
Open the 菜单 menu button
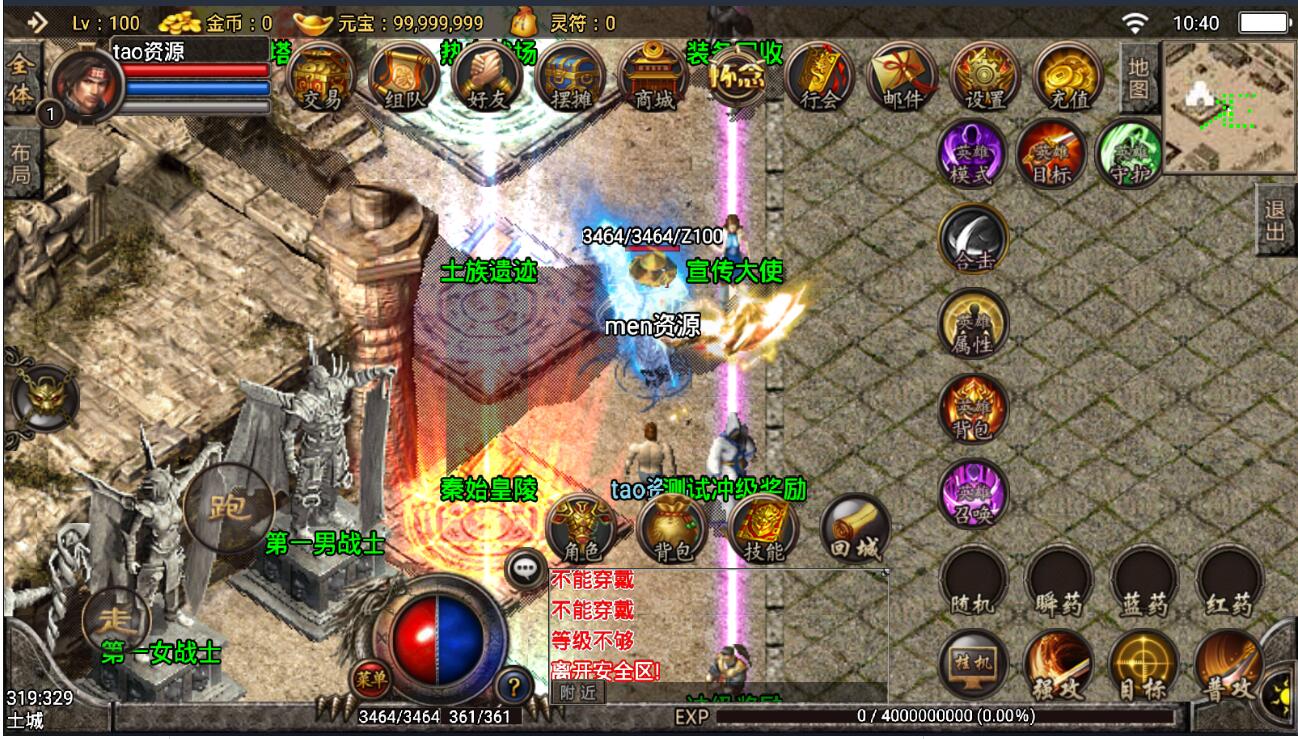point(369,680)
